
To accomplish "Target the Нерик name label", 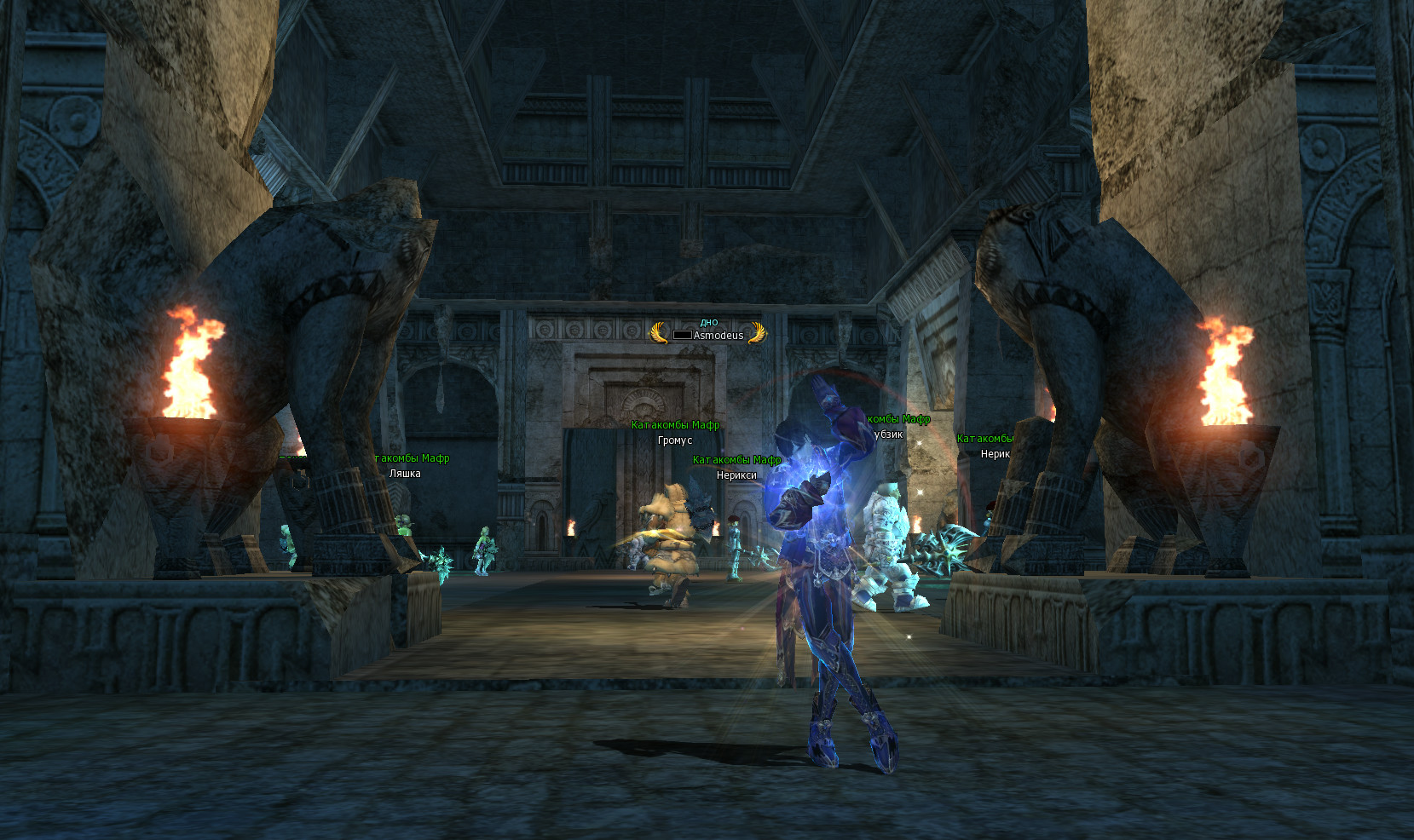I will pyautogui.click(x=995, y=454).
